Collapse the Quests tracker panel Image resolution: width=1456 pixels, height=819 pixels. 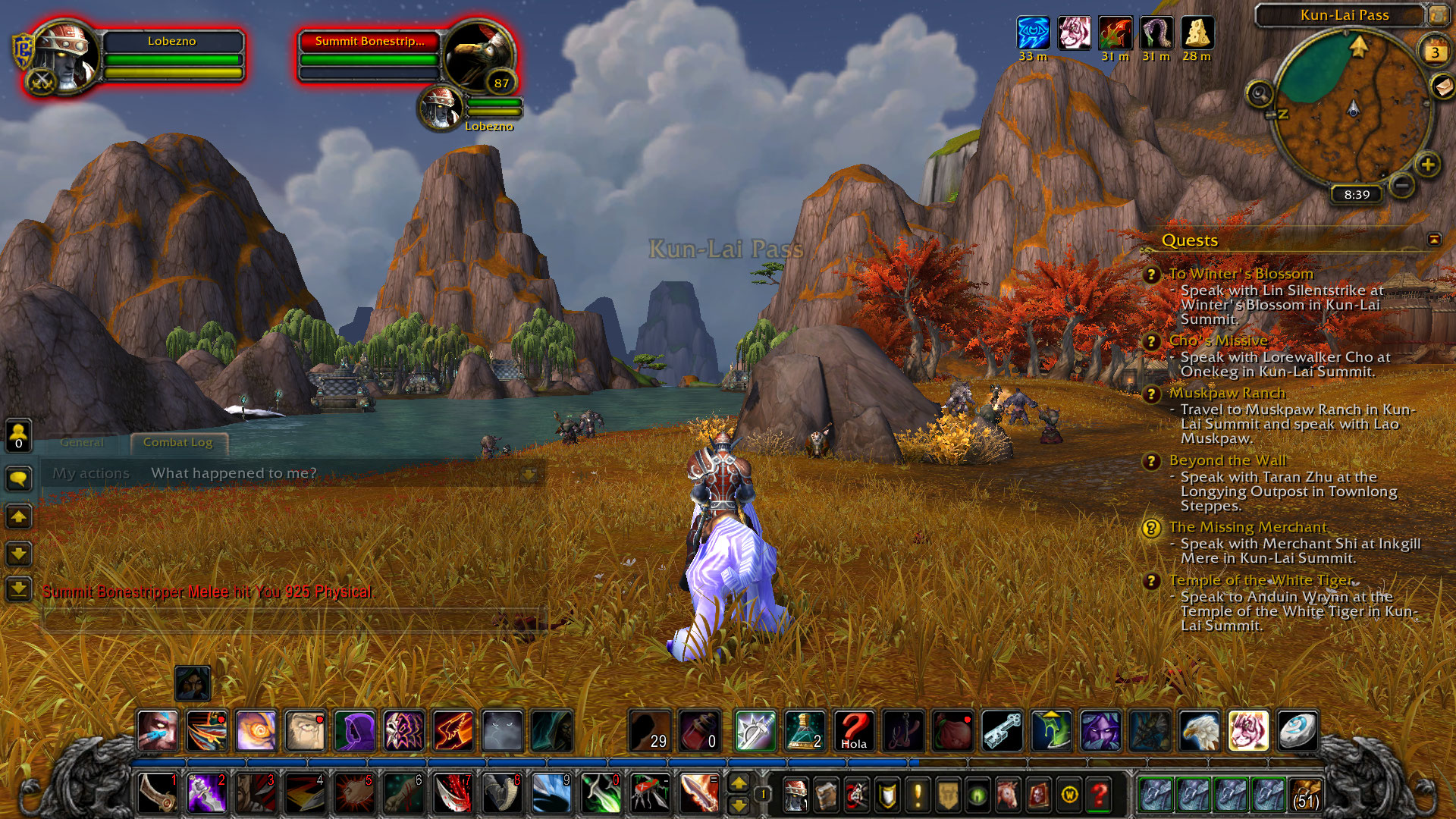pyautogui.click(x=1433, y=240)
